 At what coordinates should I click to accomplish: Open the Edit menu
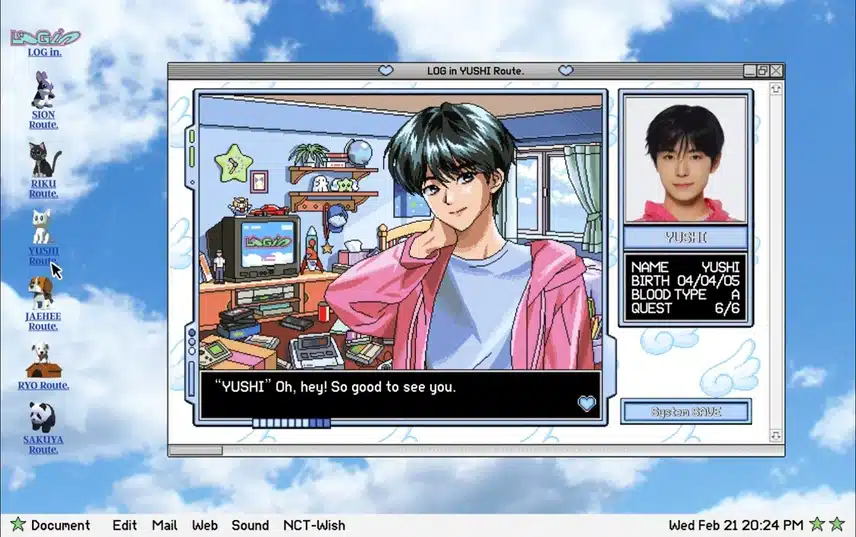click(125, 525)
